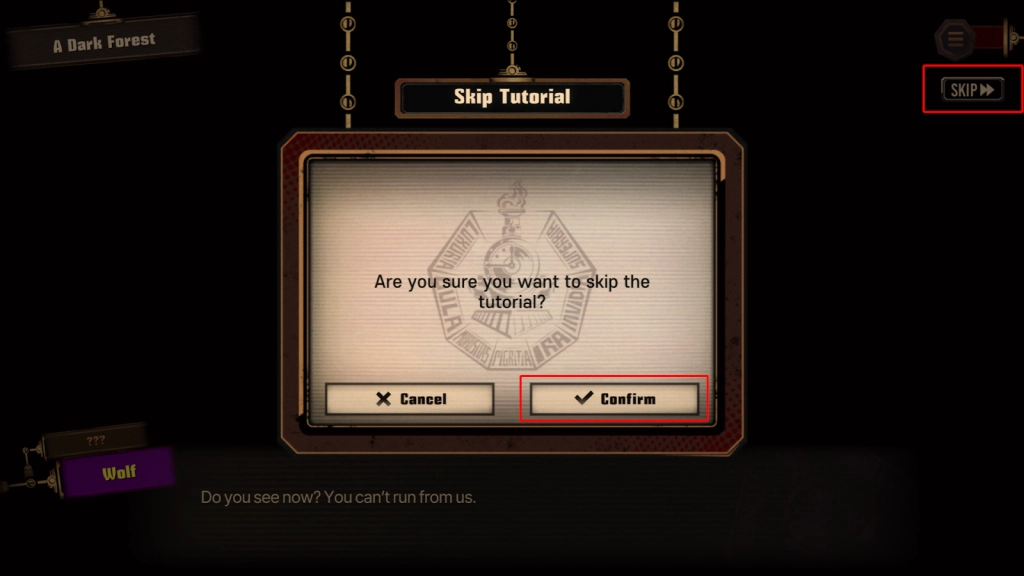Screen dimensions: 1024x576
Task: Confirm skipping the tutorial
Action: click(614, 399)
